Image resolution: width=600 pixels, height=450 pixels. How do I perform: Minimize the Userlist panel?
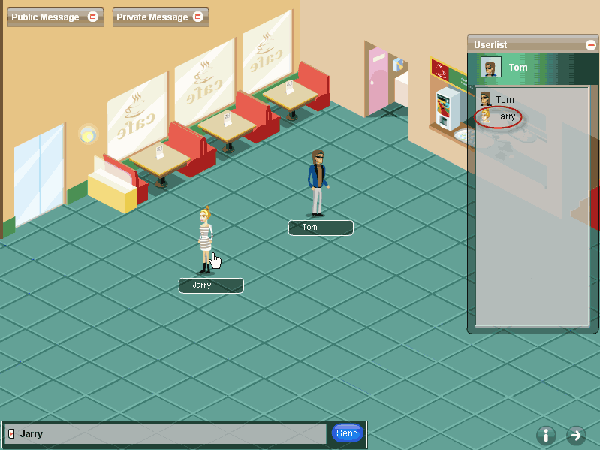click(590, 44)
